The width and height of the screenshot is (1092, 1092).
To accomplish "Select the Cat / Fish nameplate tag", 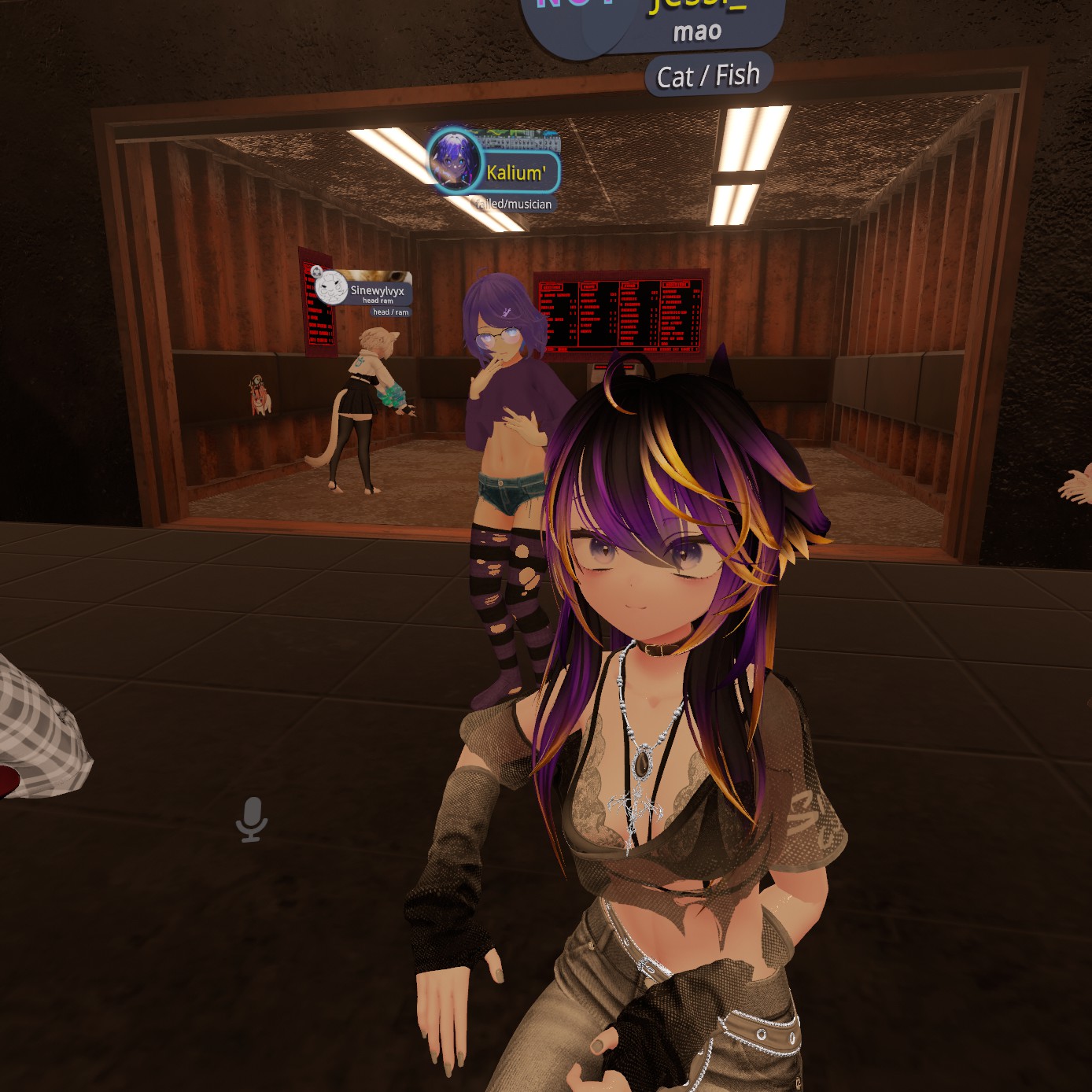I will [x=708, y=76].
